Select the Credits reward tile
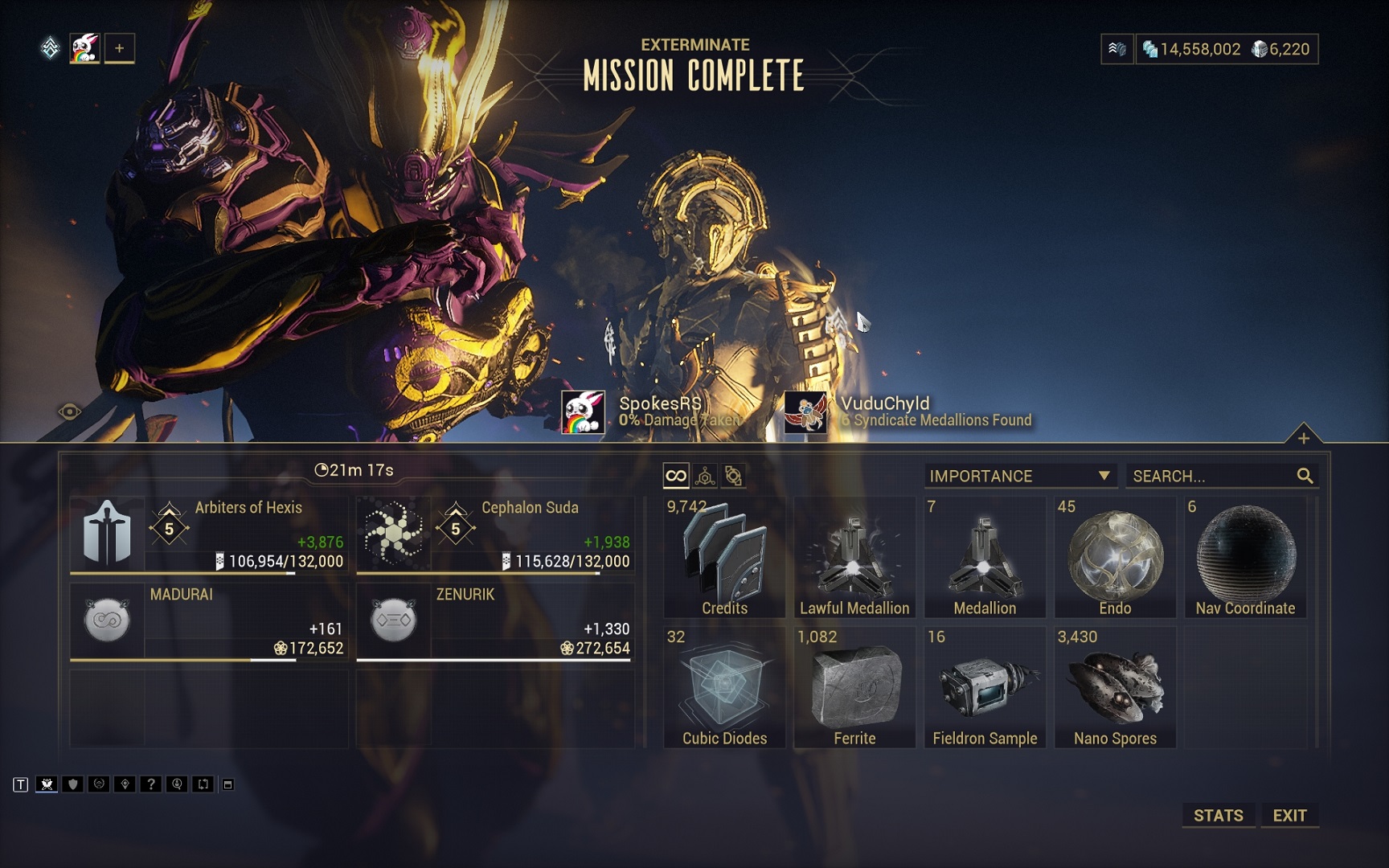 click(724, 558)
